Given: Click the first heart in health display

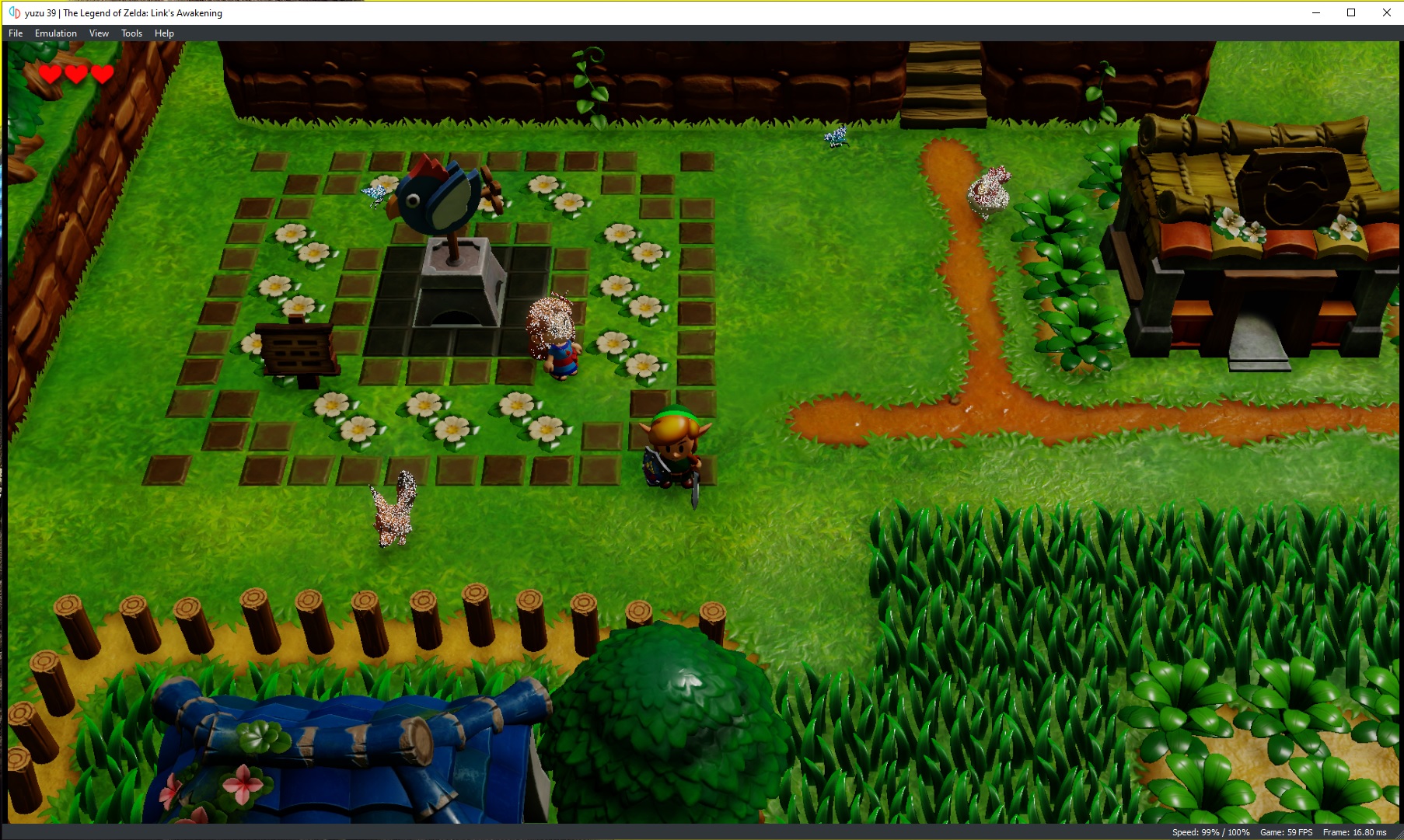Looking at the screenshot, I should [48, 75].
